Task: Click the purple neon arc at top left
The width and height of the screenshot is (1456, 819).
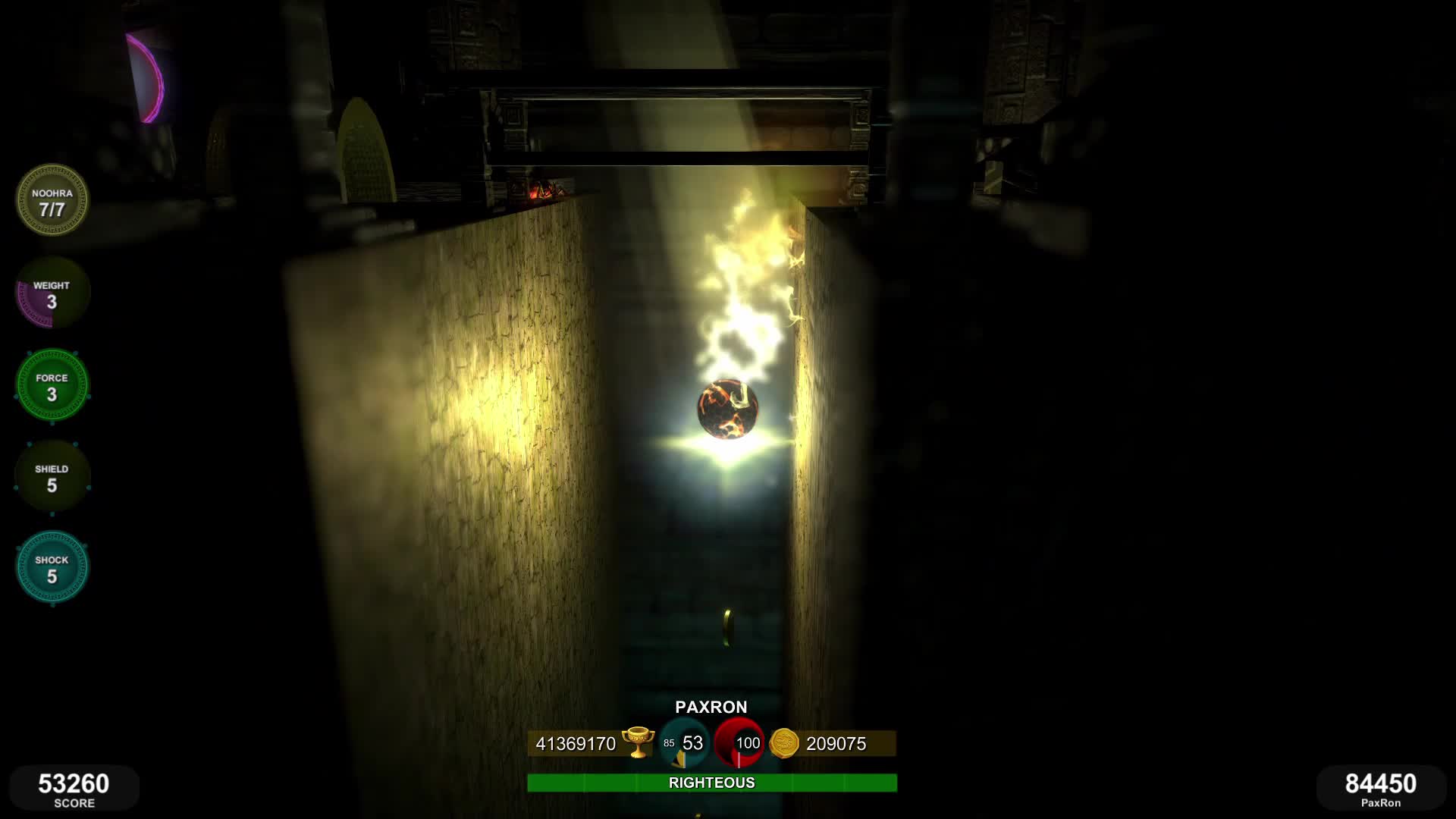Action: tap(149, 76)
